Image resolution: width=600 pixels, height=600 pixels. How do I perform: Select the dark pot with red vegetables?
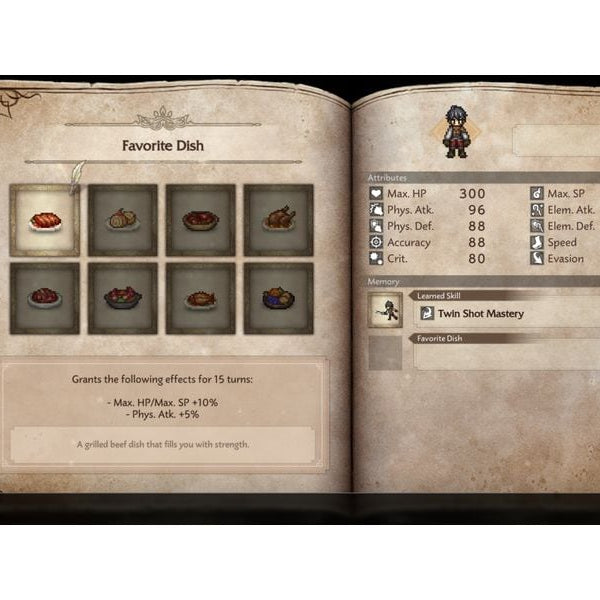[122, 298]
